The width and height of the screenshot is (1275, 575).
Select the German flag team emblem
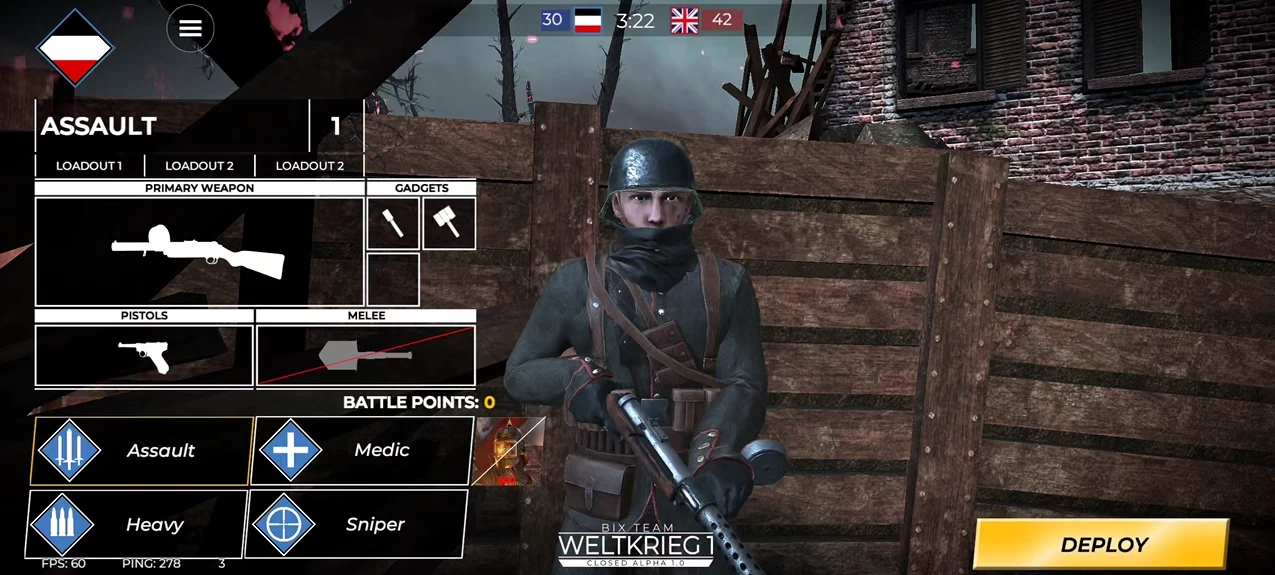[75, 47]
